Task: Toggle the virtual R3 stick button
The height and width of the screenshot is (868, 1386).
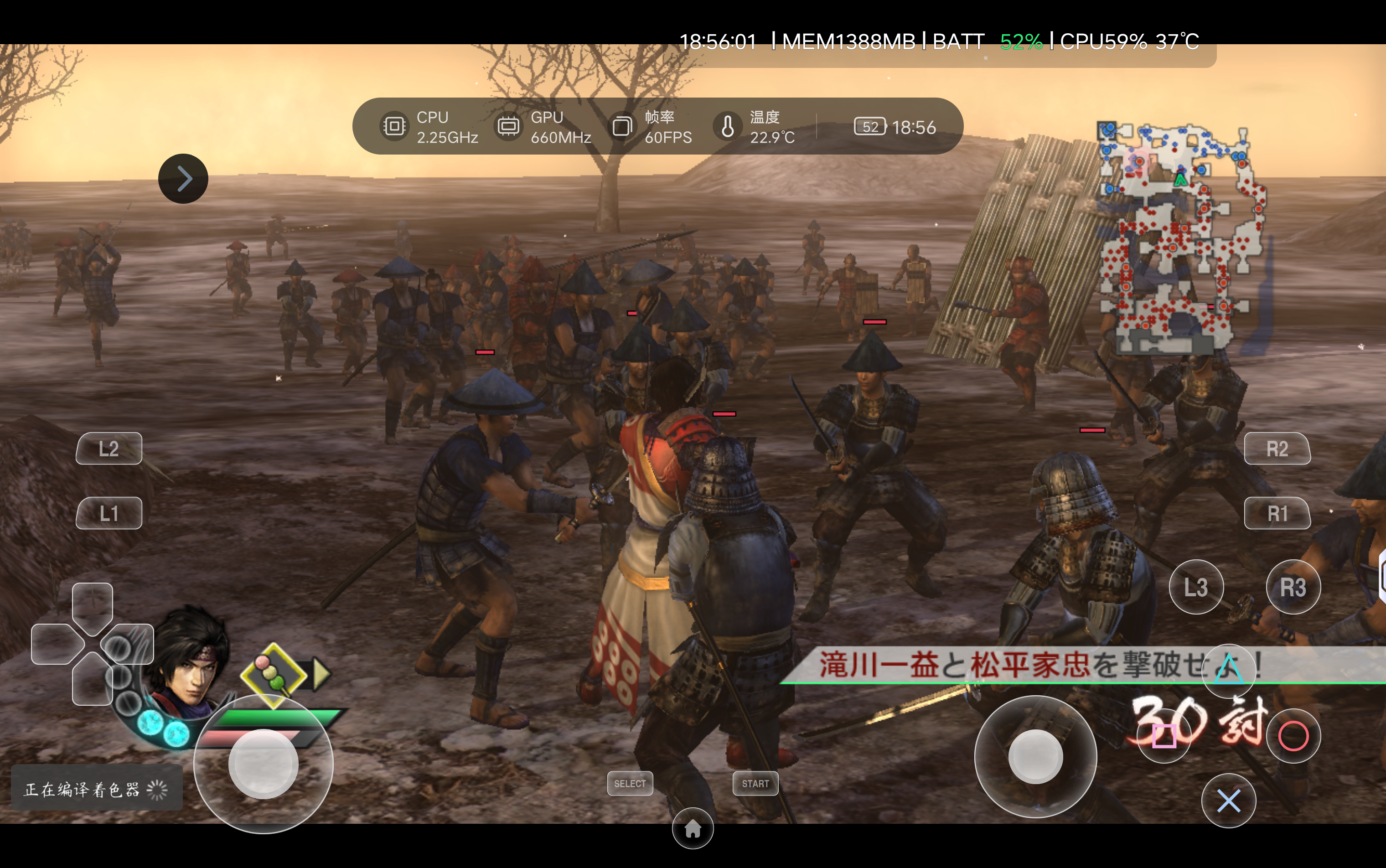Action: (x=1293, y=586)
